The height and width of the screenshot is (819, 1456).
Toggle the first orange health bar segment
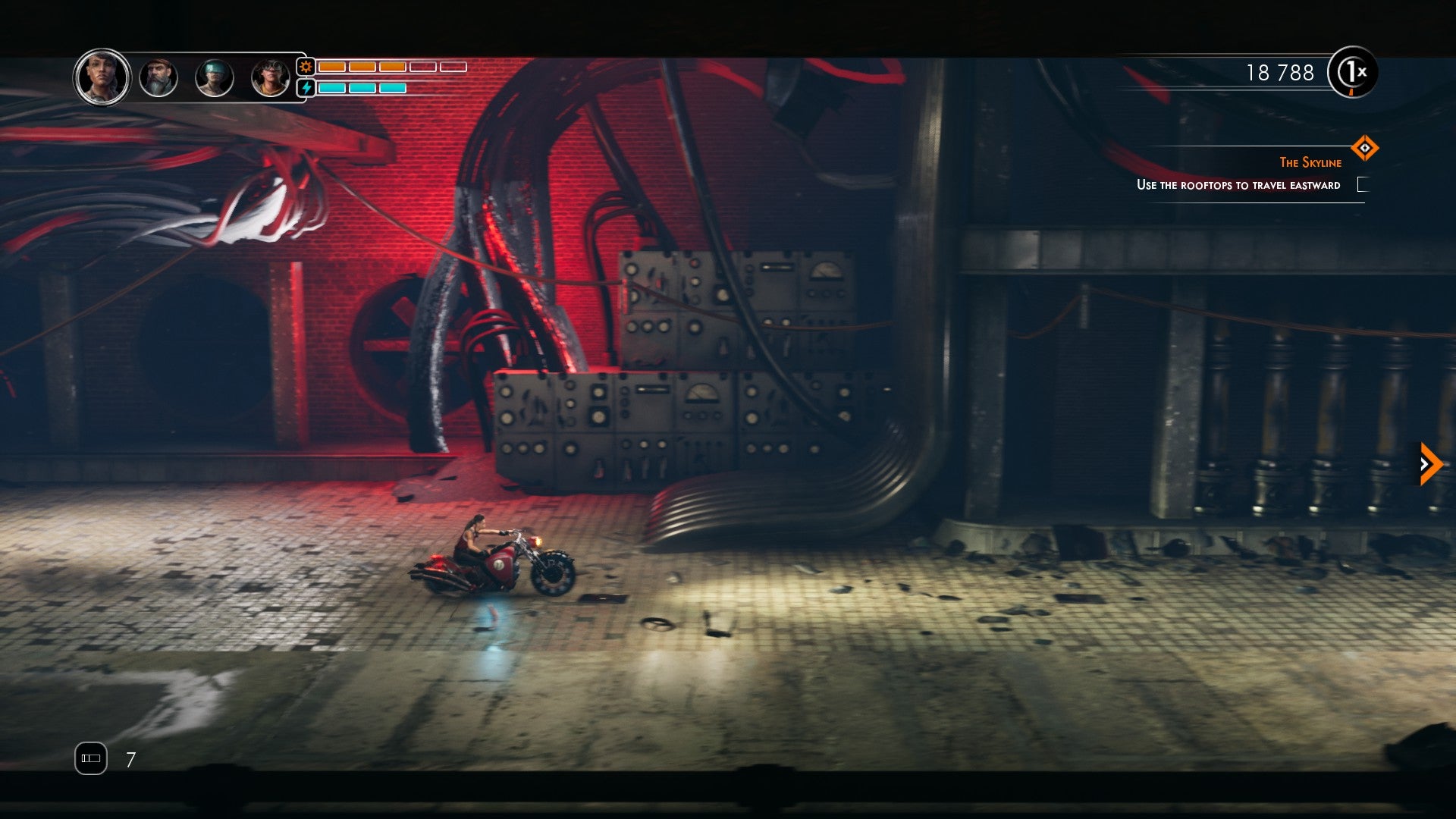[331, 67]
